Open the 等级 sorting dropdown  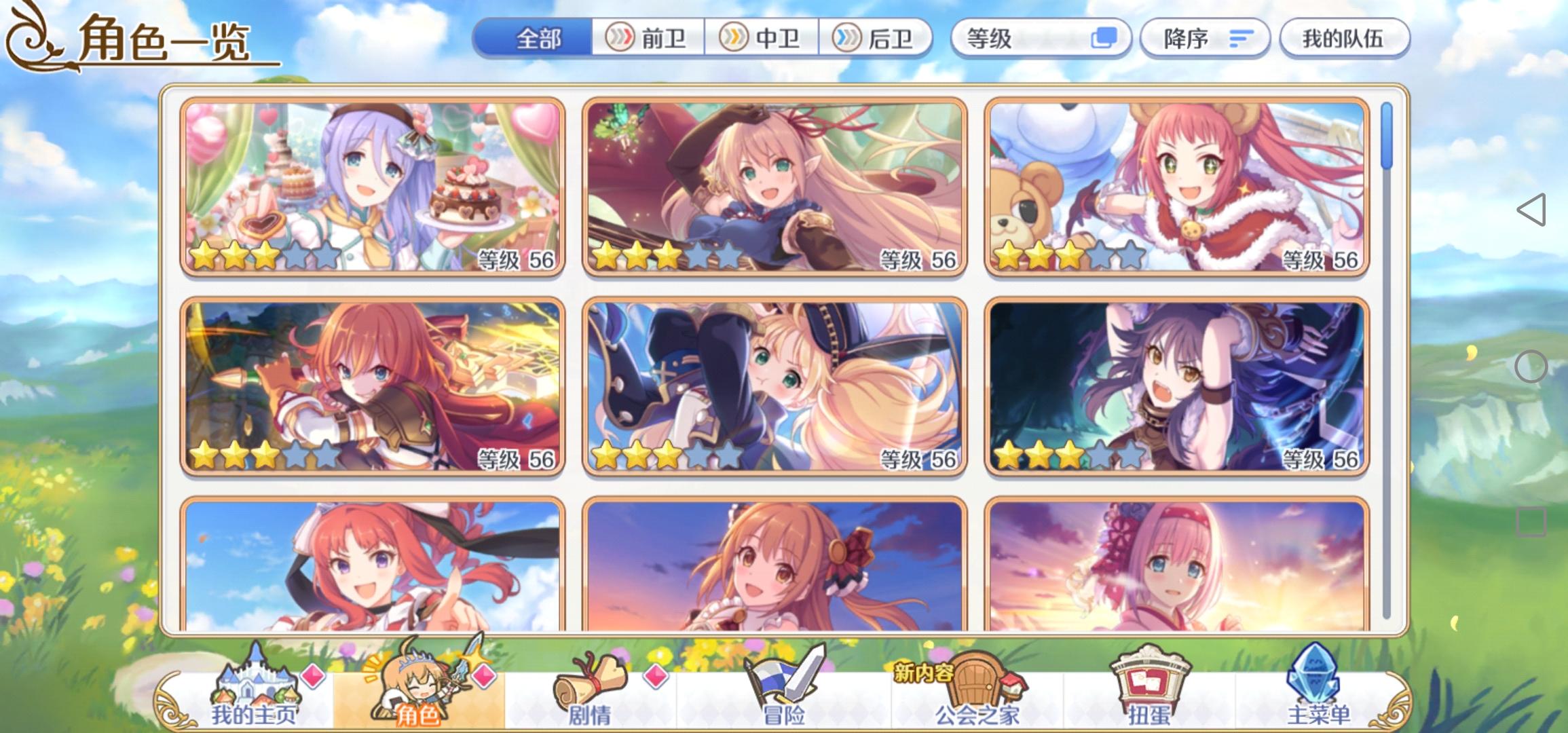pyautogui.click(x=1043, y=39)
